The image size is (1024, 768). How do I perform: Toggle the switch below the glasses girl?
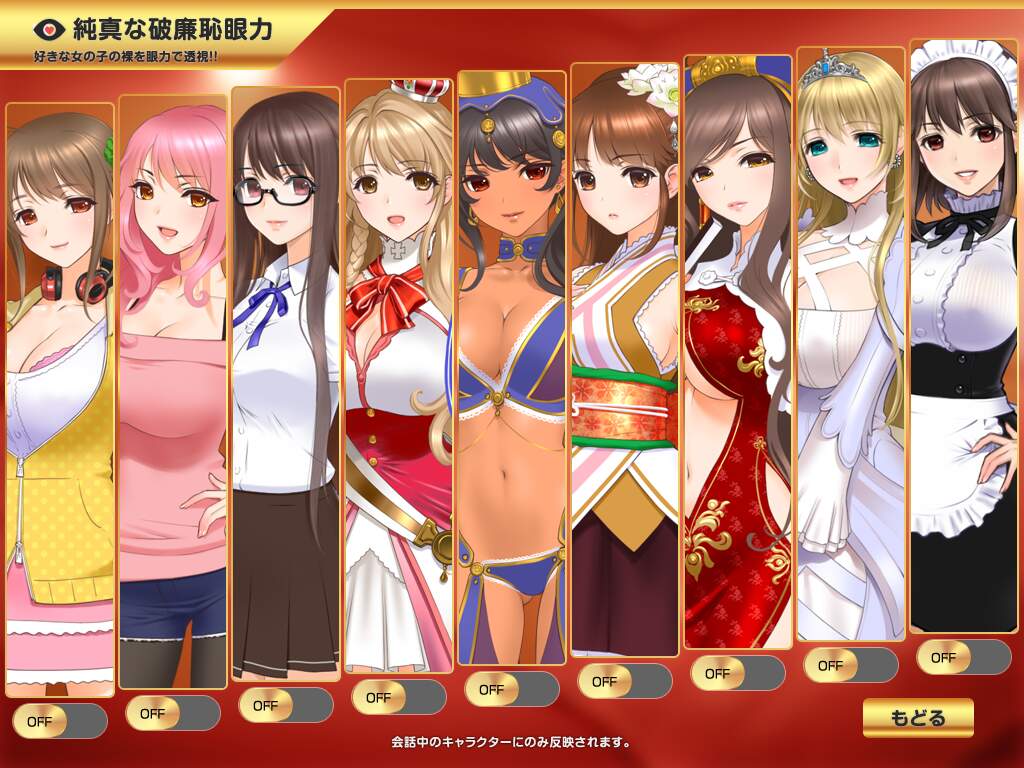[x=286, y=705]
